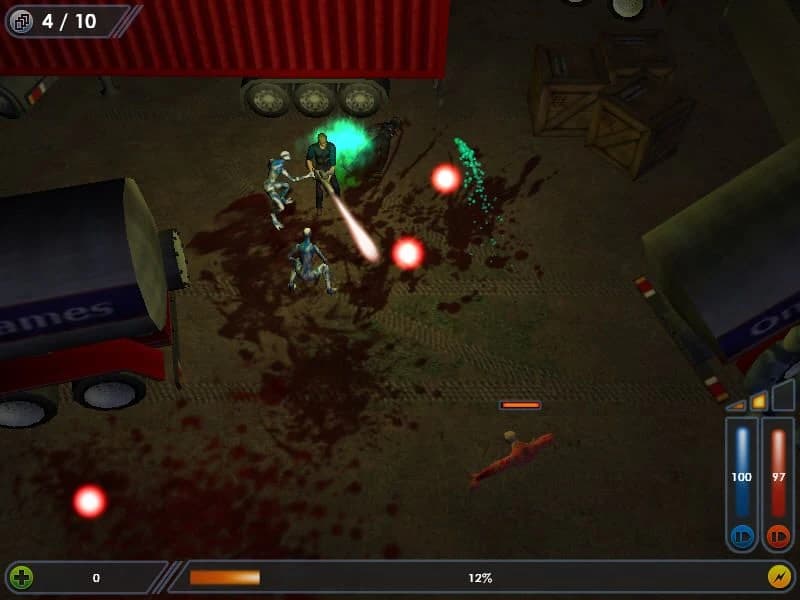
Task: Click the green medkit plus icon
Action: pyautogui.click(x=20, y=577)
